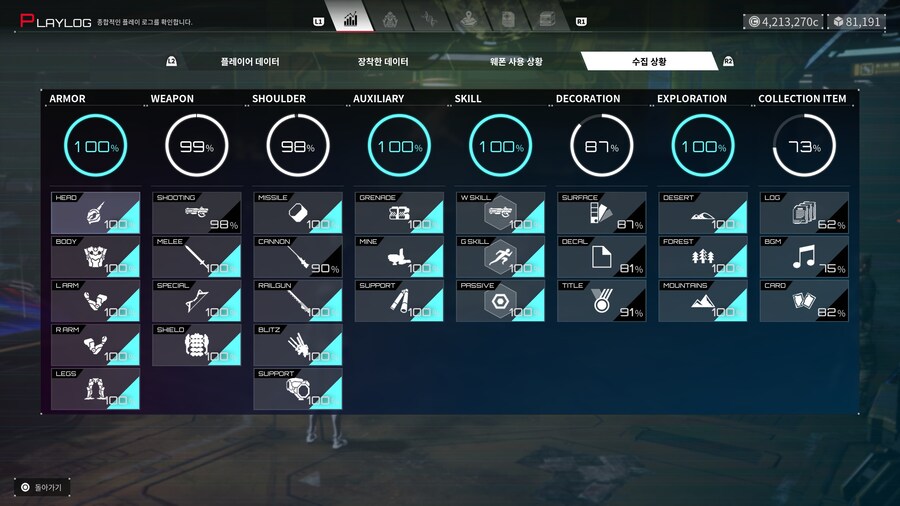Open the TITLE decoration tile
The height and width of the screenshot is (506, 900).
[x=601, y=301]
